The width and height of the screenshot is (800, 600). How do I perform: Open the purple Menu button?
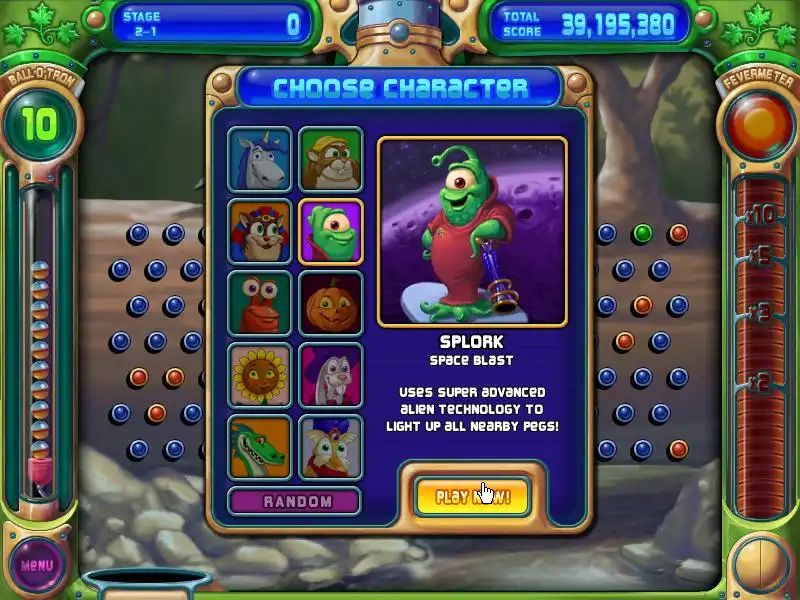[x=36, y=565]
